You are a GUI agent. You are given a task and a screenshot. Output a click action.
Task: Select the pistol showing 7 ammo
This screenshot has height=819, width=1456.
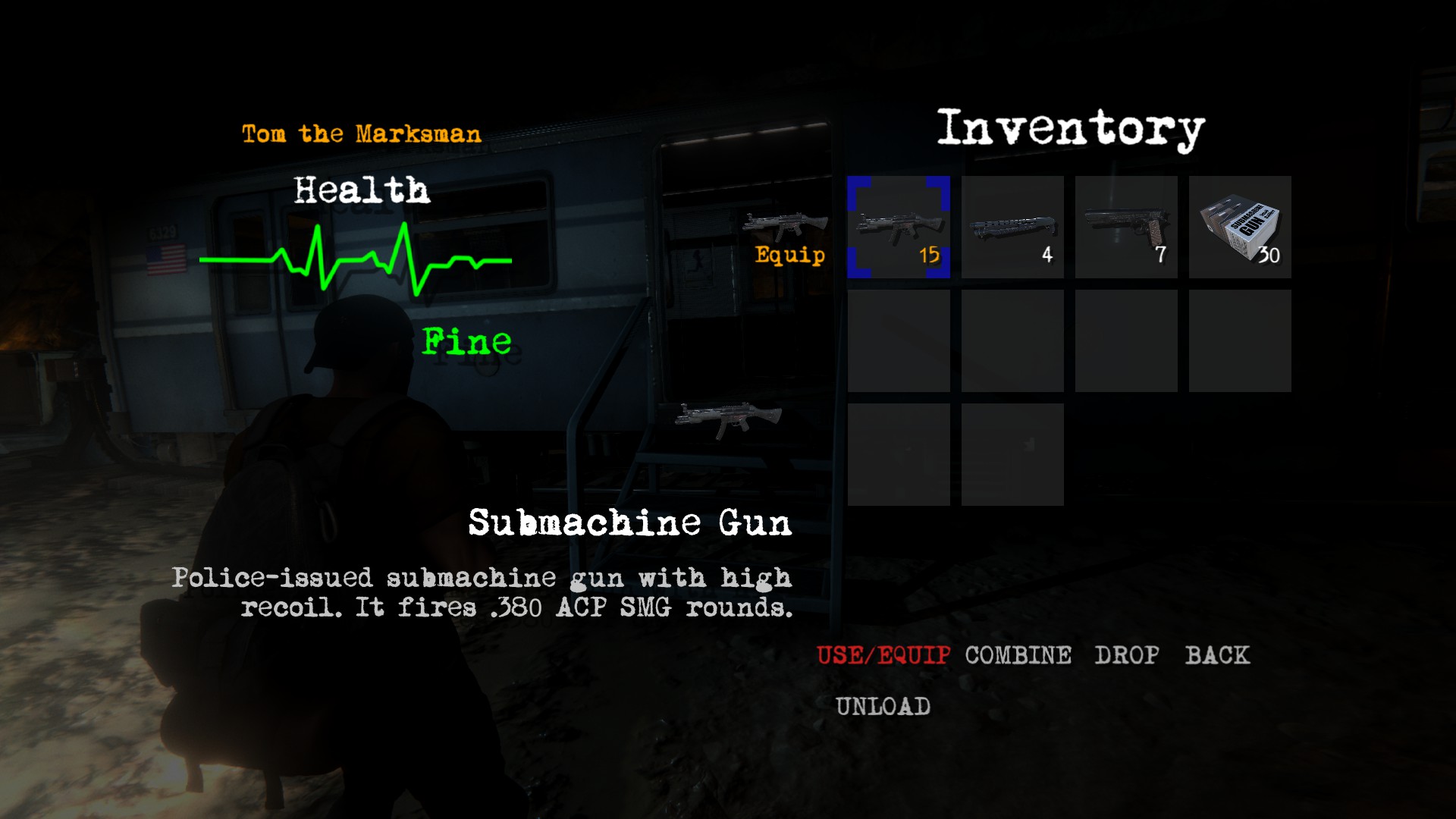tap(1126, 227)
